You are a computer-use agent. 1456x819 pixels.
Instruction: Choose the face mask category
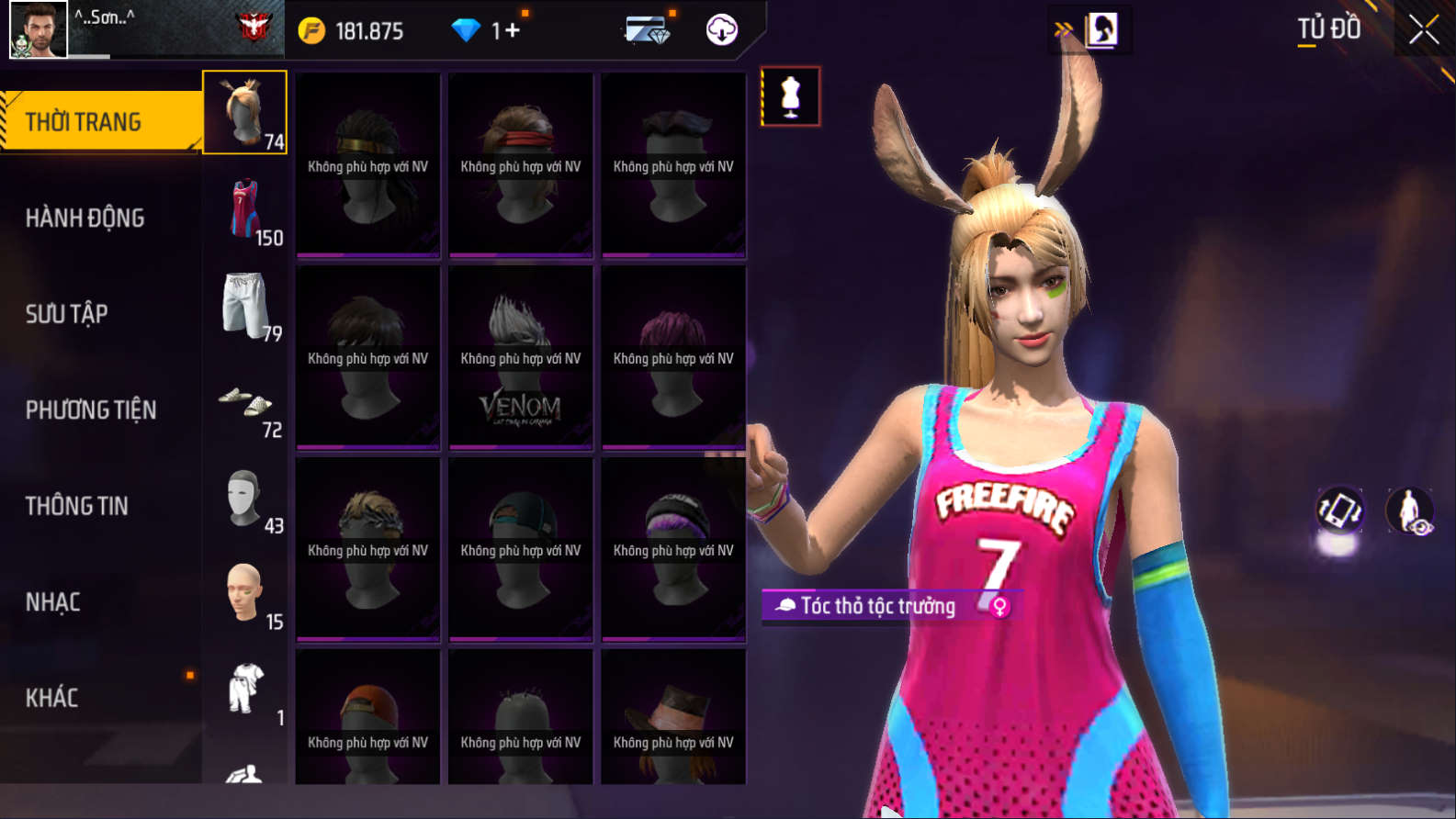pyautogui.click(x=246, y=500)
